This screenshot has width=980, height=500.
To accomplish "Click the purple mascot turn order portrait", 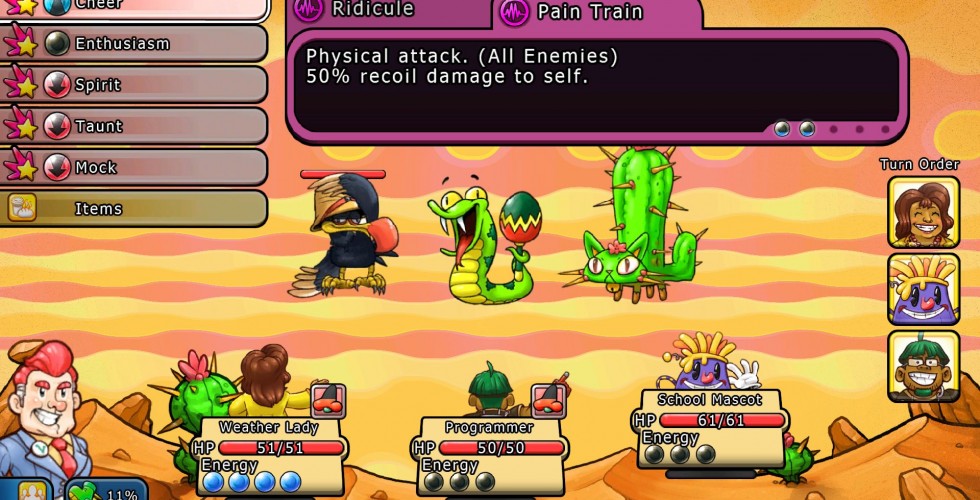I will [923, 289].
